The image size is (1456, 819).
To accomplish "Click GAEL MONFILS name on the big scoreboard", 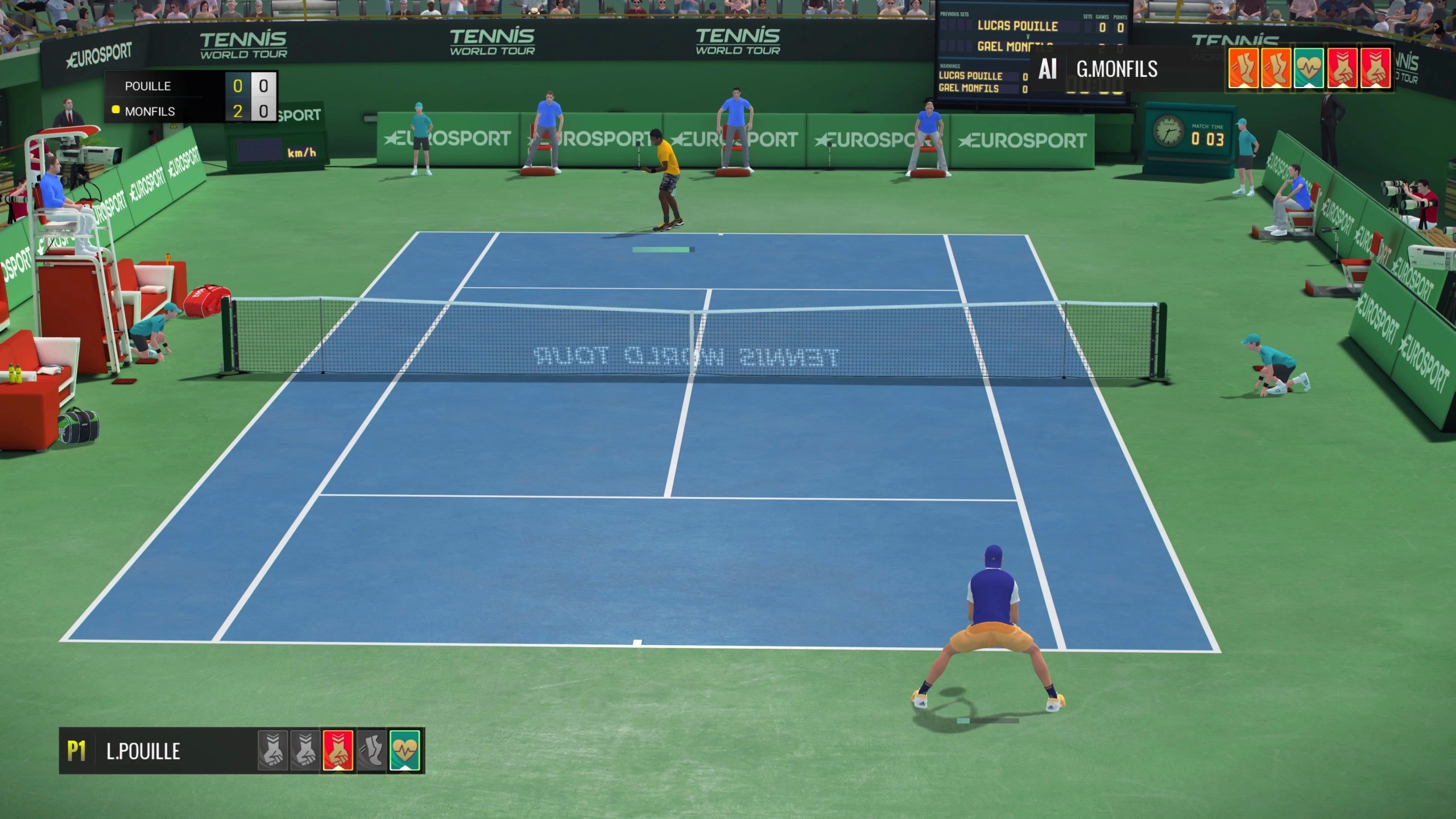I will point(1016,47).
